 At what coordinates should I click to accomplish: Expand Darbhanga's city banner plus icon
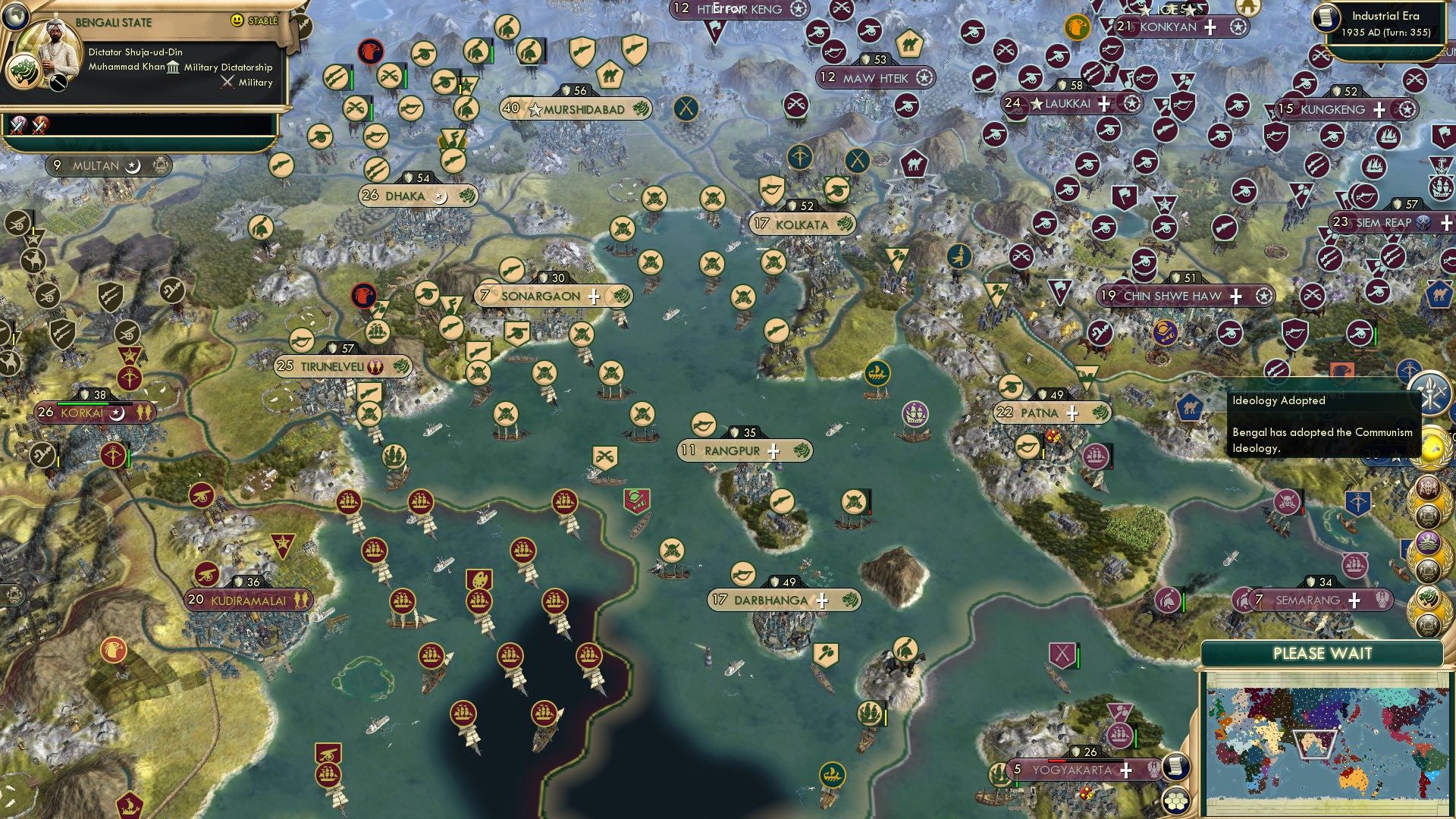[x=821, y=600]
